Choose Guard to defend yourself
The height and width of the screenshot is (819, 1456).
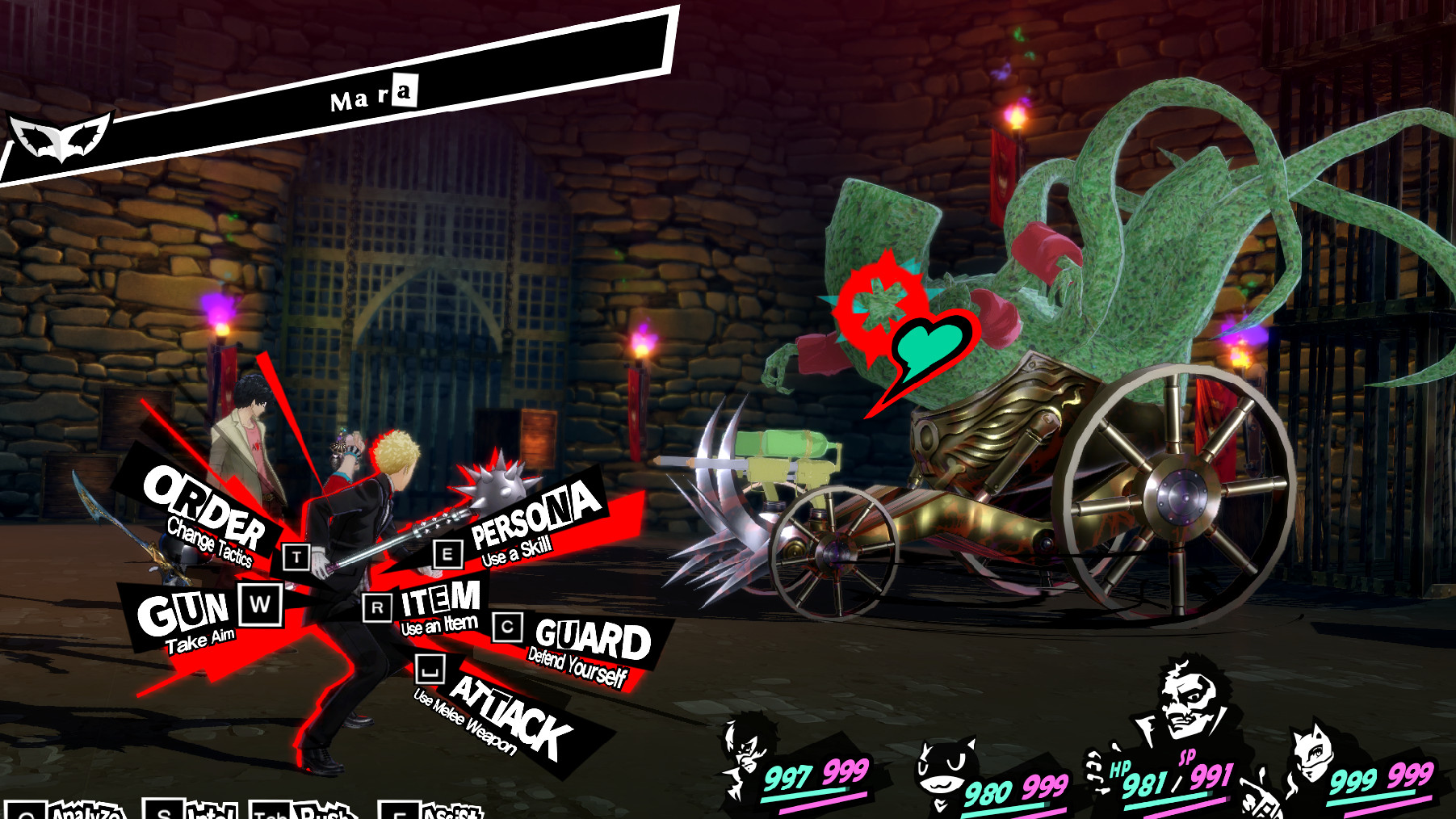[591, 638]
